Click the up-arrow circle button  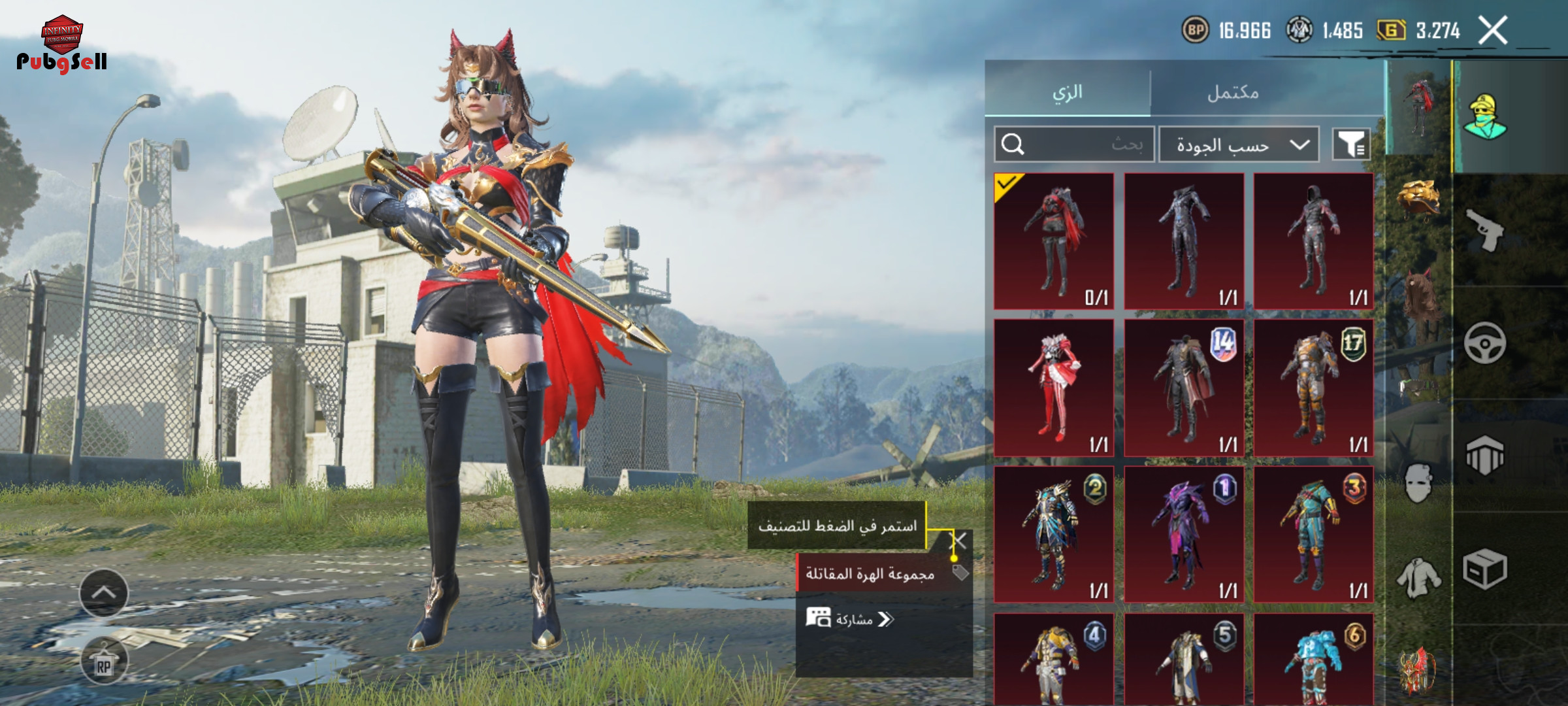tap(104, 593)
